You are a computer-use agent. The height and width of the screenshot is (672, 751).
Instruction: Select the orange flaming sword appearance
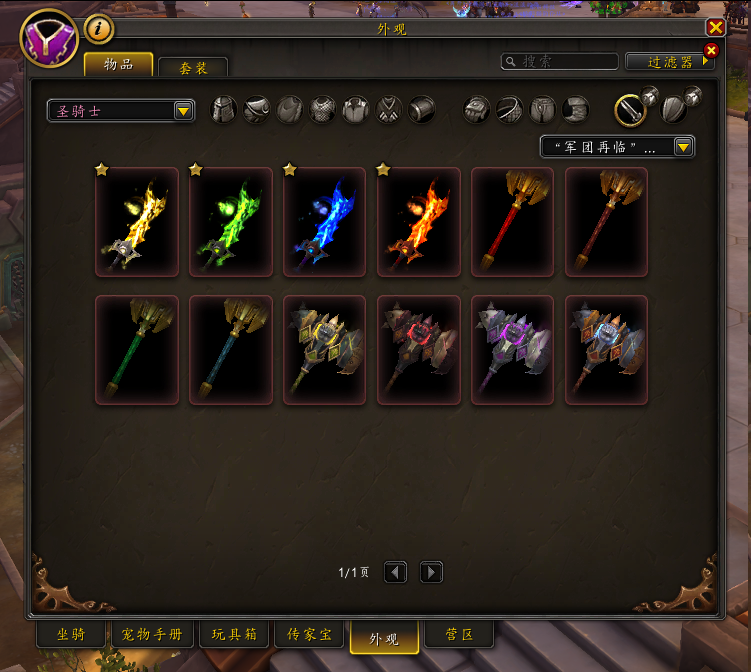pos(419,221)
